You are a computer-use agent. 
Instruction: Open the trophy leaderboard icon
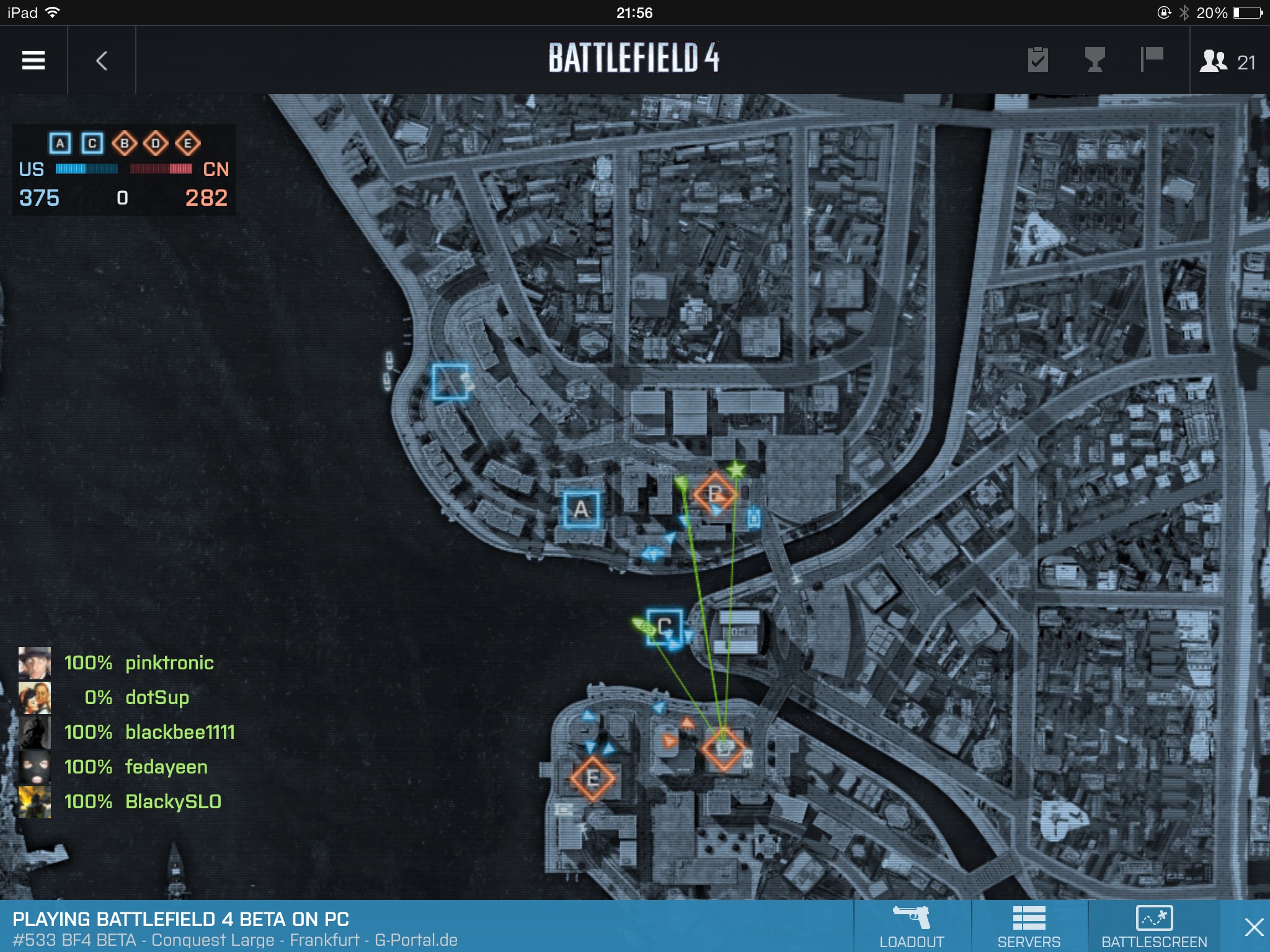tap(1095, 60)
